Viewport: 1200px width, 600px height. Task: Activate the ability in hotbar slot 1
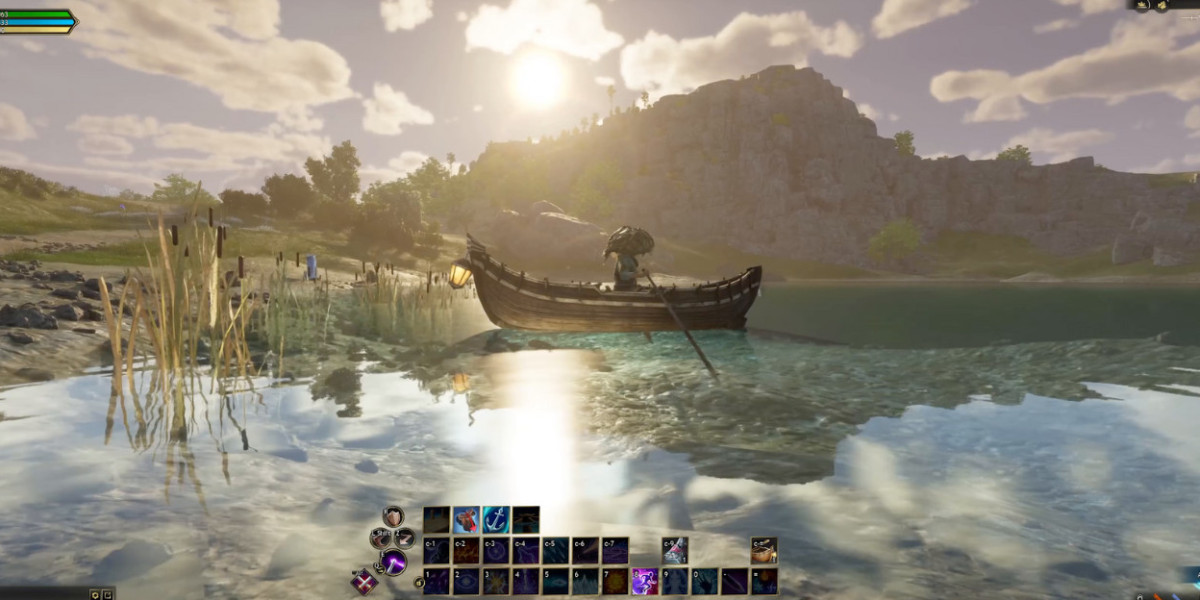click(x=436, y=581)
